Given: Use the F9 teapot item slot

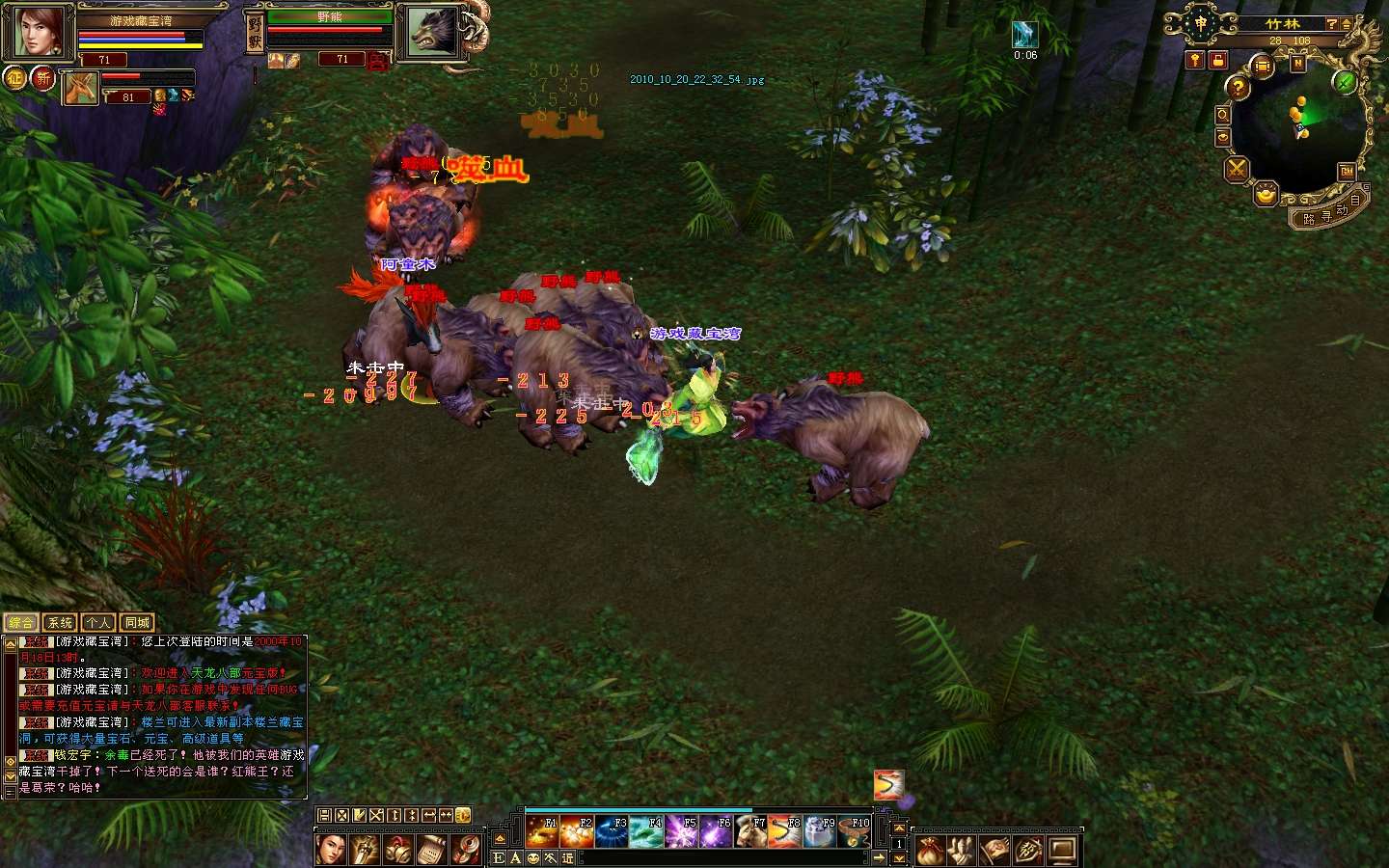Looking at the screenshot, I should [x=820, y=831].
